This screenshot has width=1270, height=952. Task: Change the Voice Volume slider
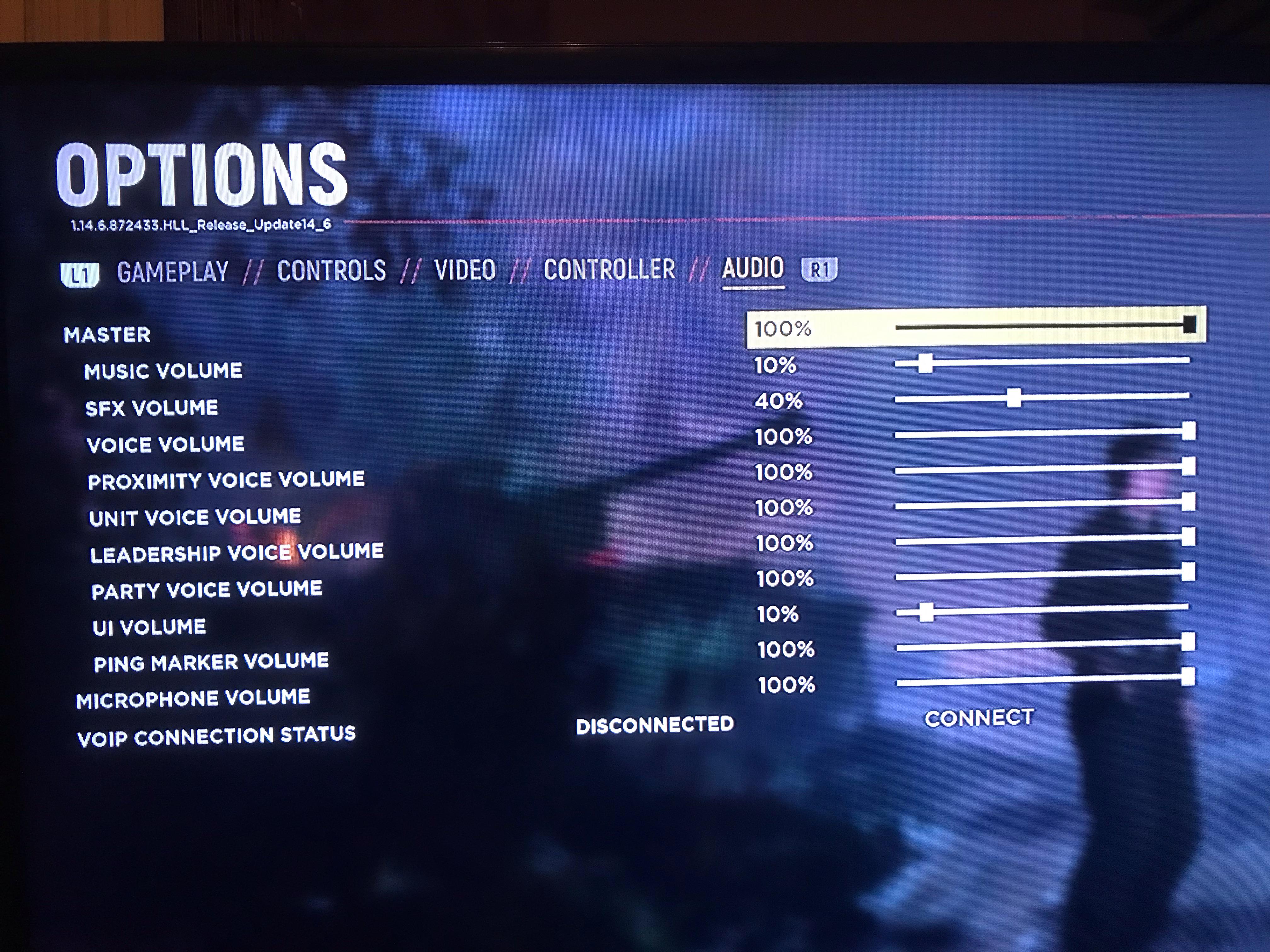point(1042,434)
